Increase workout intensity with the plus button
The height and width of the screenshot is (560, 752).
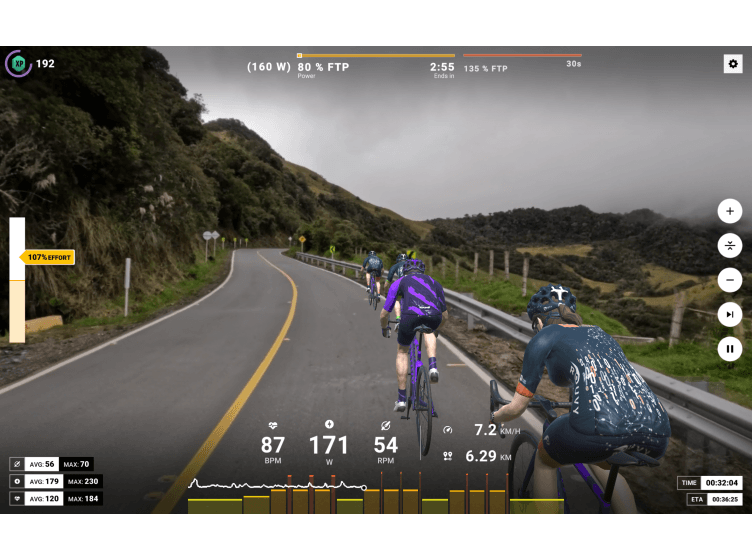click(x=730, y=211)
